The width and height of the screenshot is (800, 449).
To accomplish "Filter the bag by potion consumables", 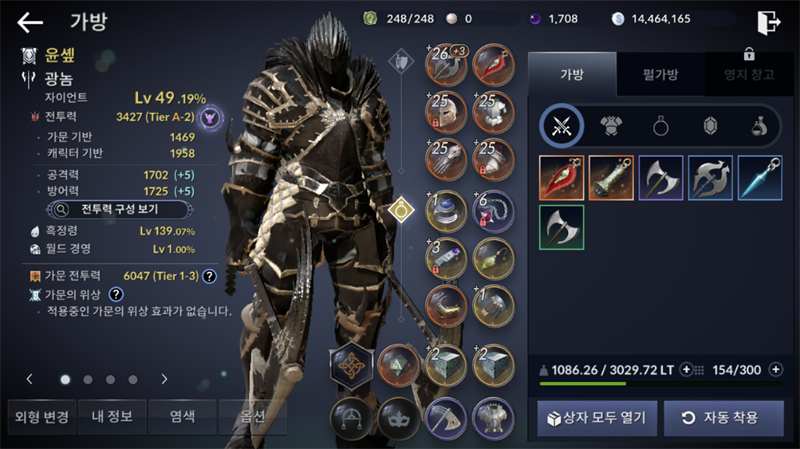I will [757, 125].
